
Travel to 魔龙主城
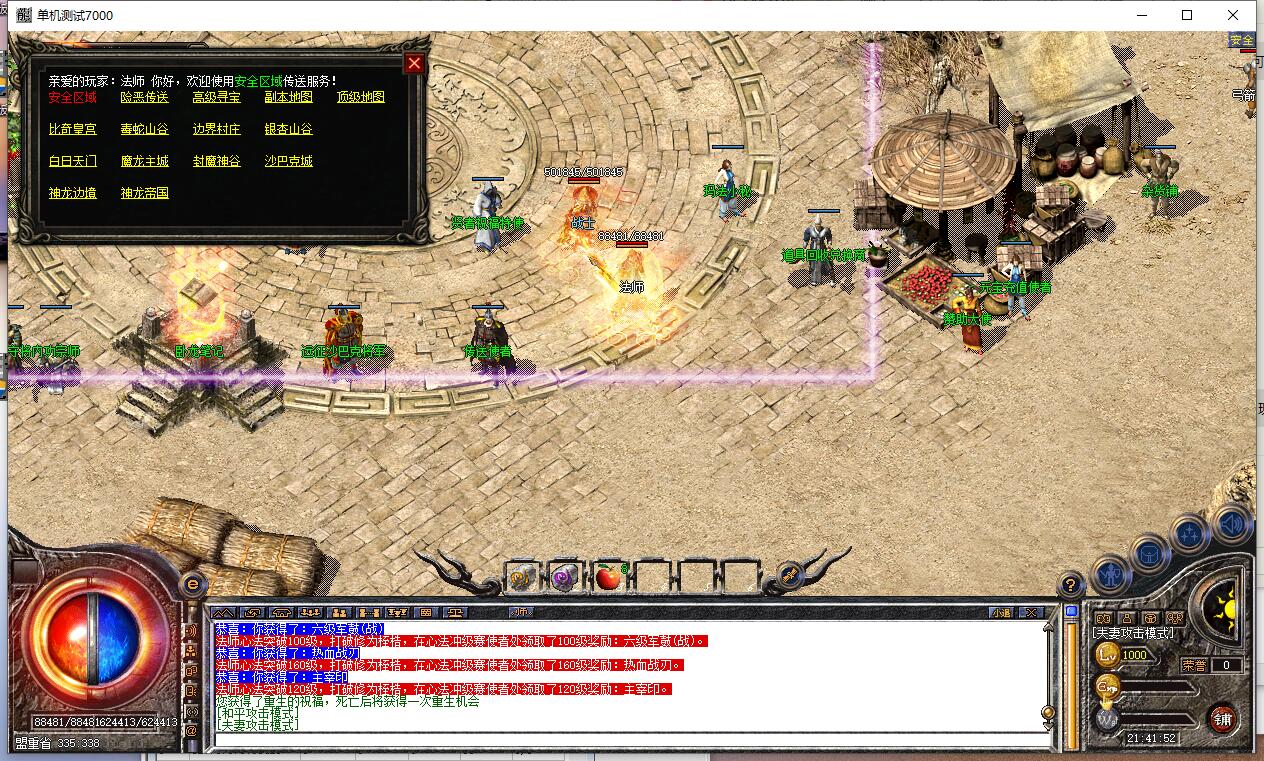pos(144,161)
